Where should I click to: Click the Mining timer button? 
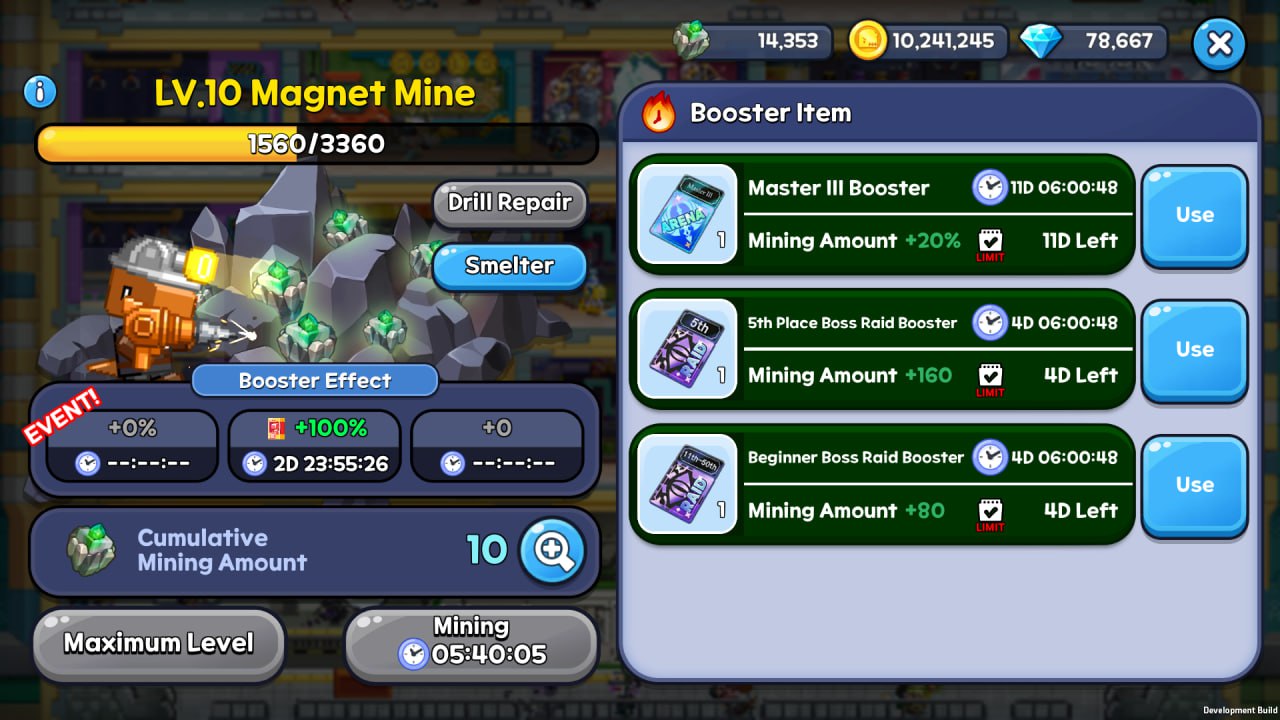click(471, 643)
